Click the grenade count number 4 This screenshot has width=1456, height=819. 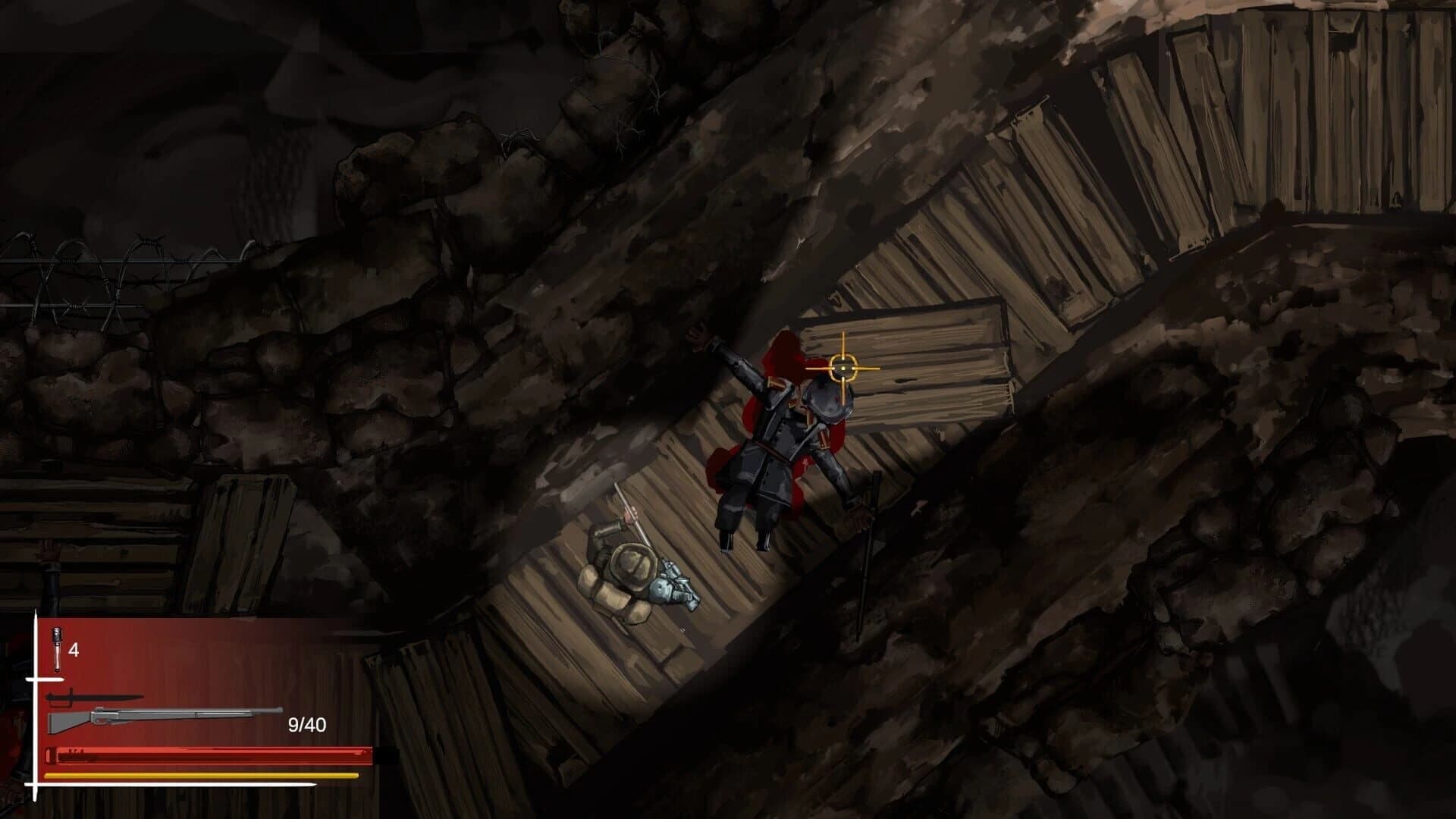tap(74, 650)
